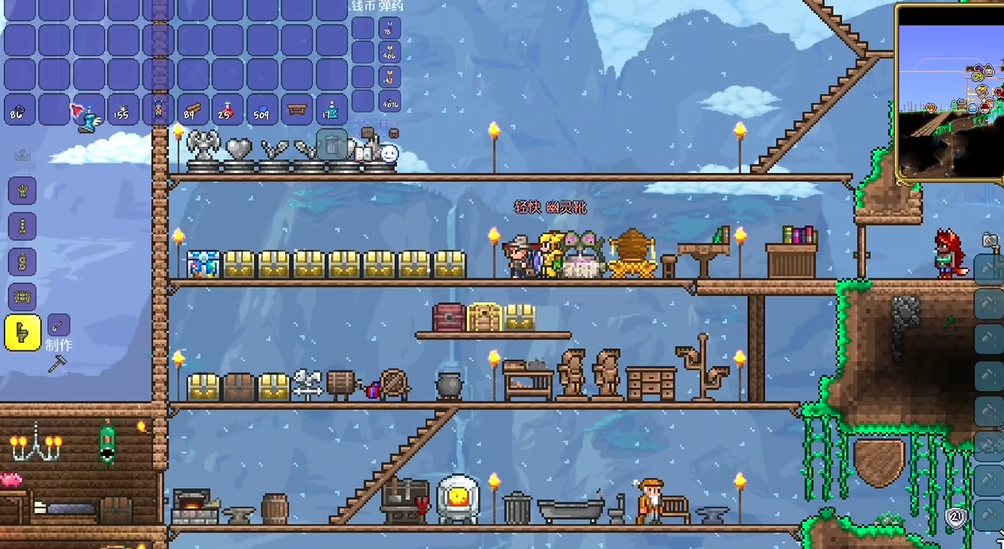Choose the rope coil crafting recipe
Screen dimensions: 1004x549
[22, 260]
